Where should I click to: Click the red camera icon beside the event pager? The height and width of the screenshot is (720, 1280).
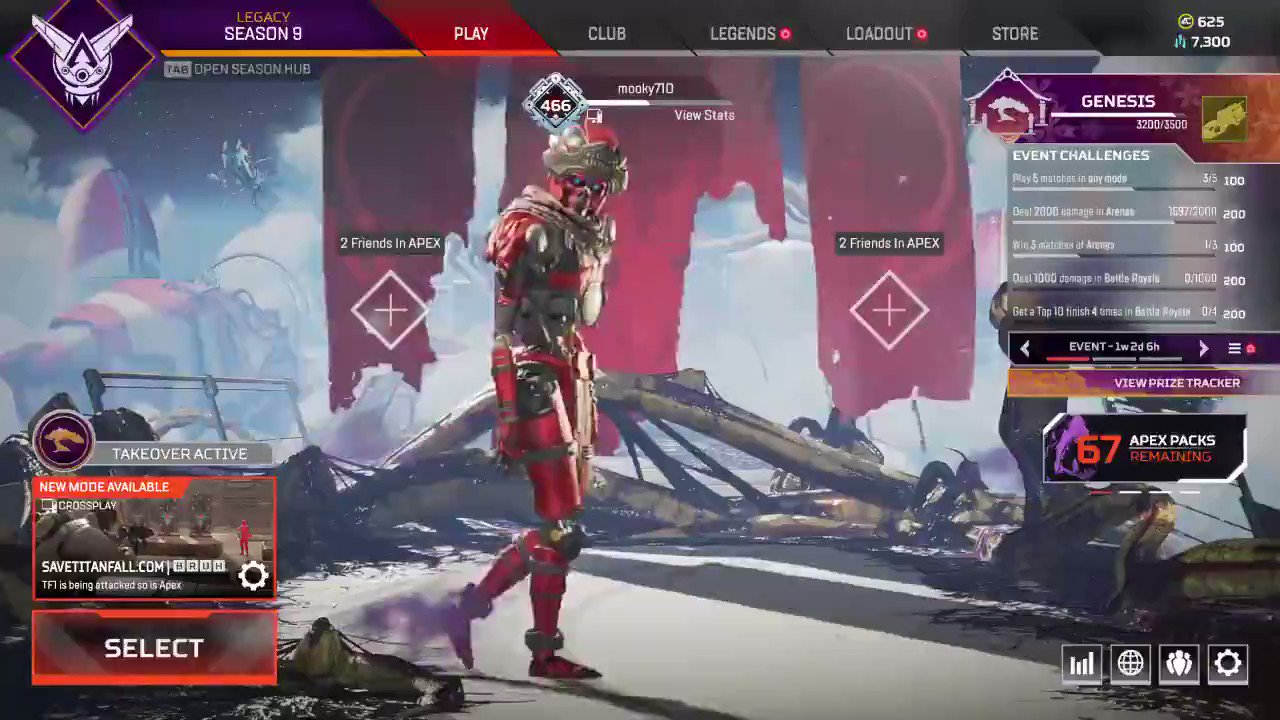1248,347
